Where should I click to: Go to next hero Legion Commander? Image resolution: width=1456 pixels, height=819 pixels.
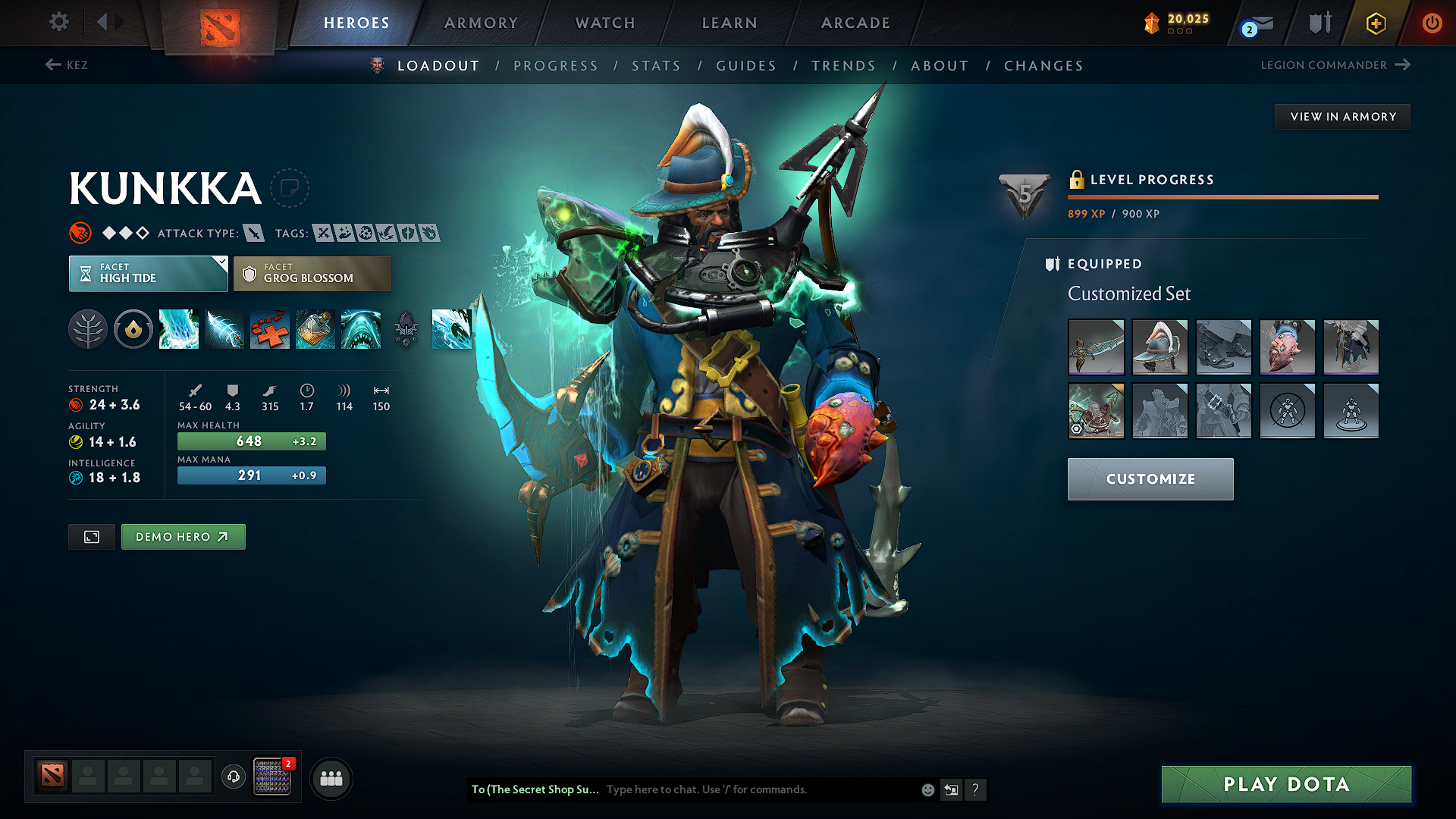(x=1335, y=65)
